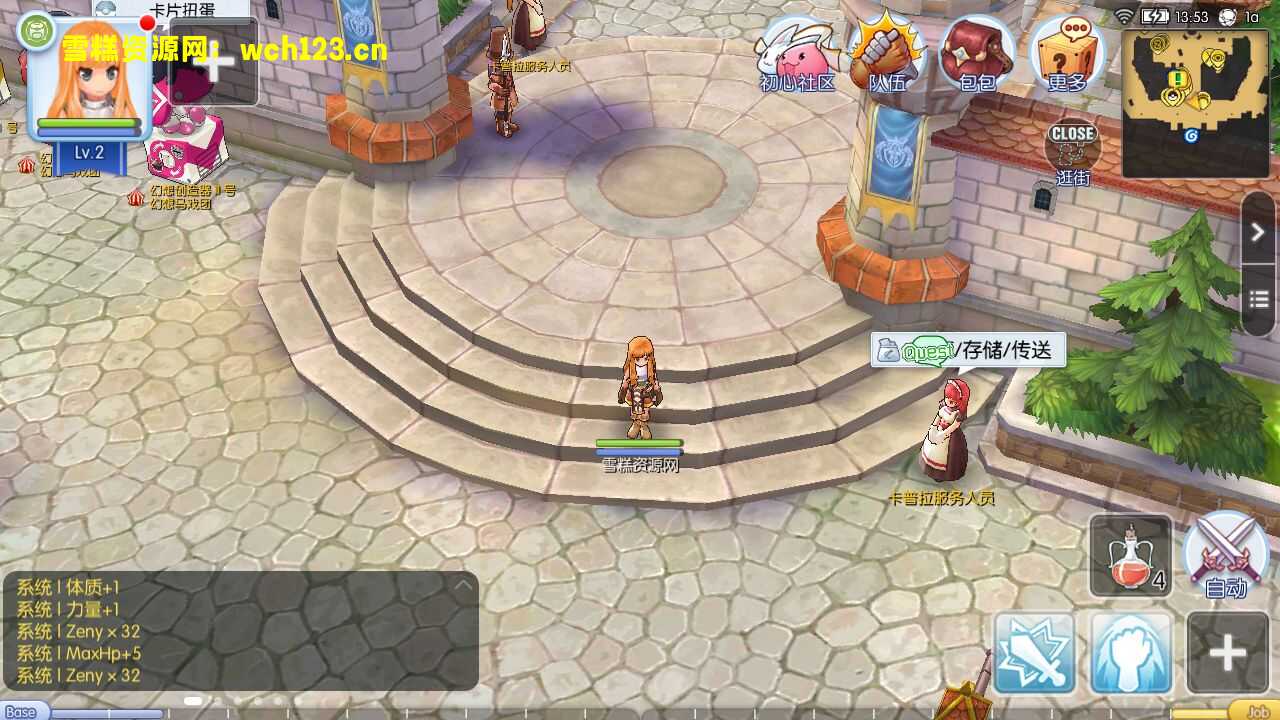Open the system chat message box
Viewport: 1280px width, 720px height.
238,631
